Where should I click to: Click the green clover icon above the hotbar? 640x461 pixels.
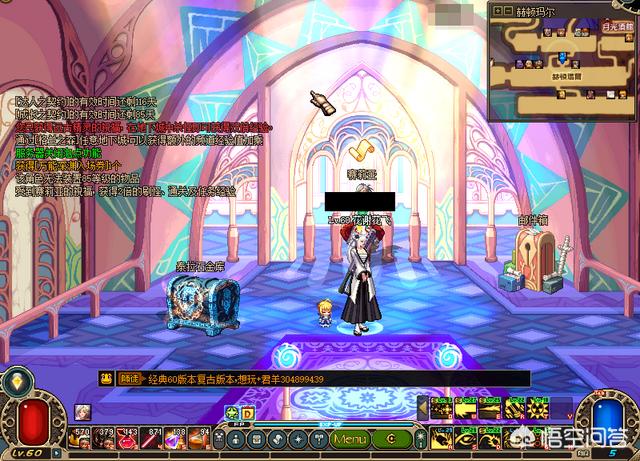(x=232, y=412)
